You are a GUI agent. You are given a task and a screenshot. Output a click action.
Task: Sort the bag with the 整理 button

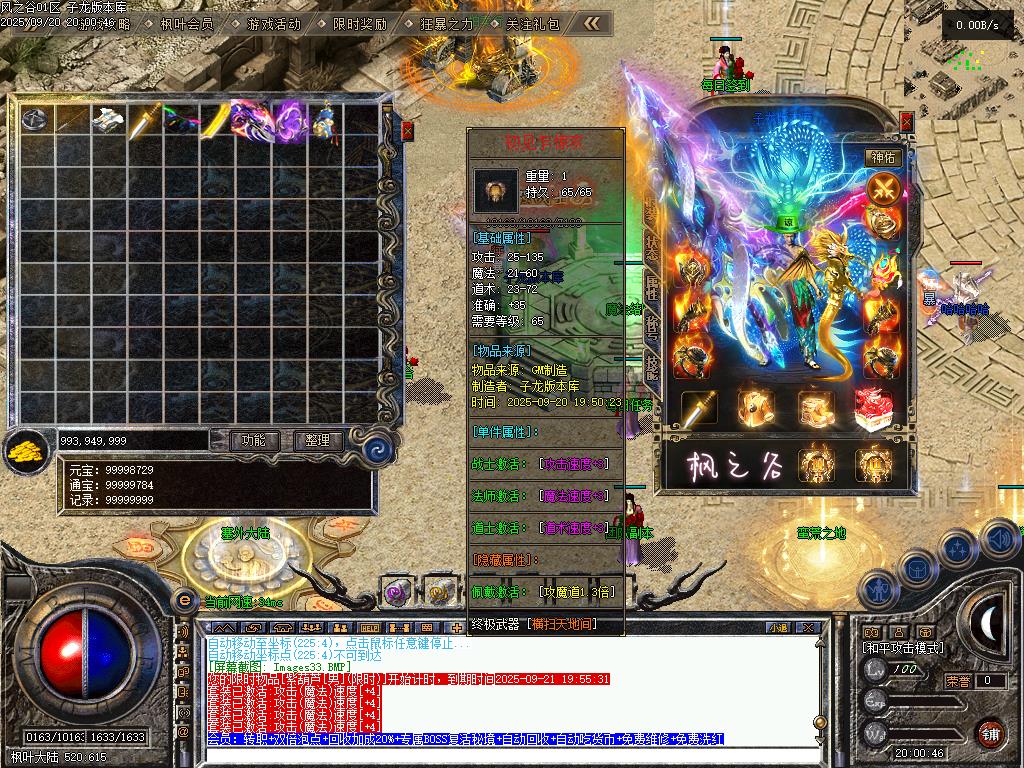pyautogui.click(x=318, y=440)
